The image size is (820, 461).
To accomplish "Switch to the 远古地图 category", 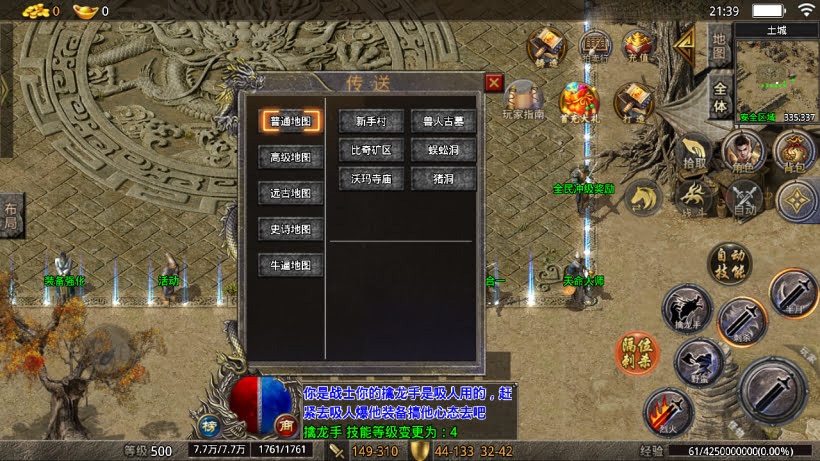I will pyautogui.click(x=291, y=193).
